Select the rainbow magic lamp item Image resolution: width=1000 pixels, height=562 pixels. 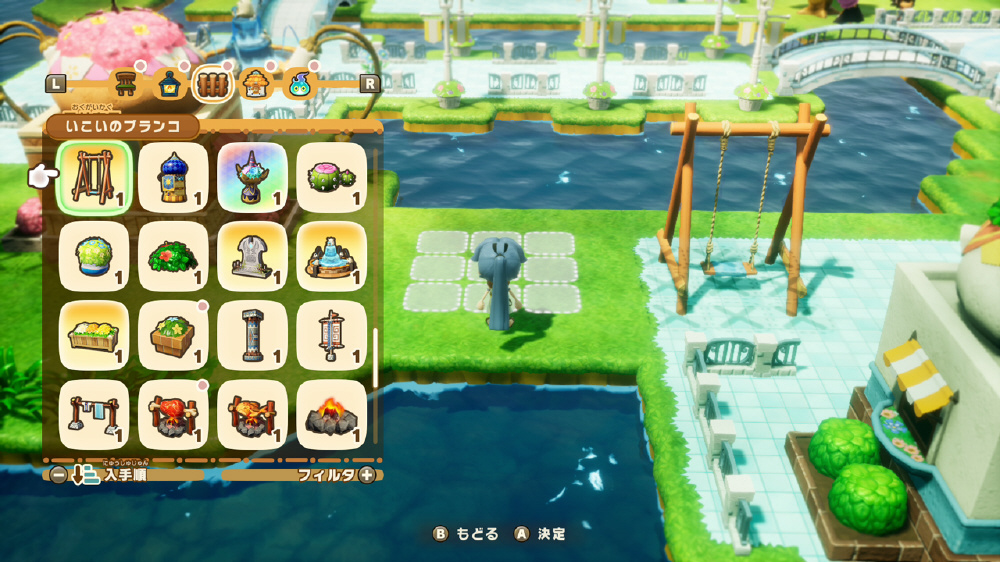252,178
